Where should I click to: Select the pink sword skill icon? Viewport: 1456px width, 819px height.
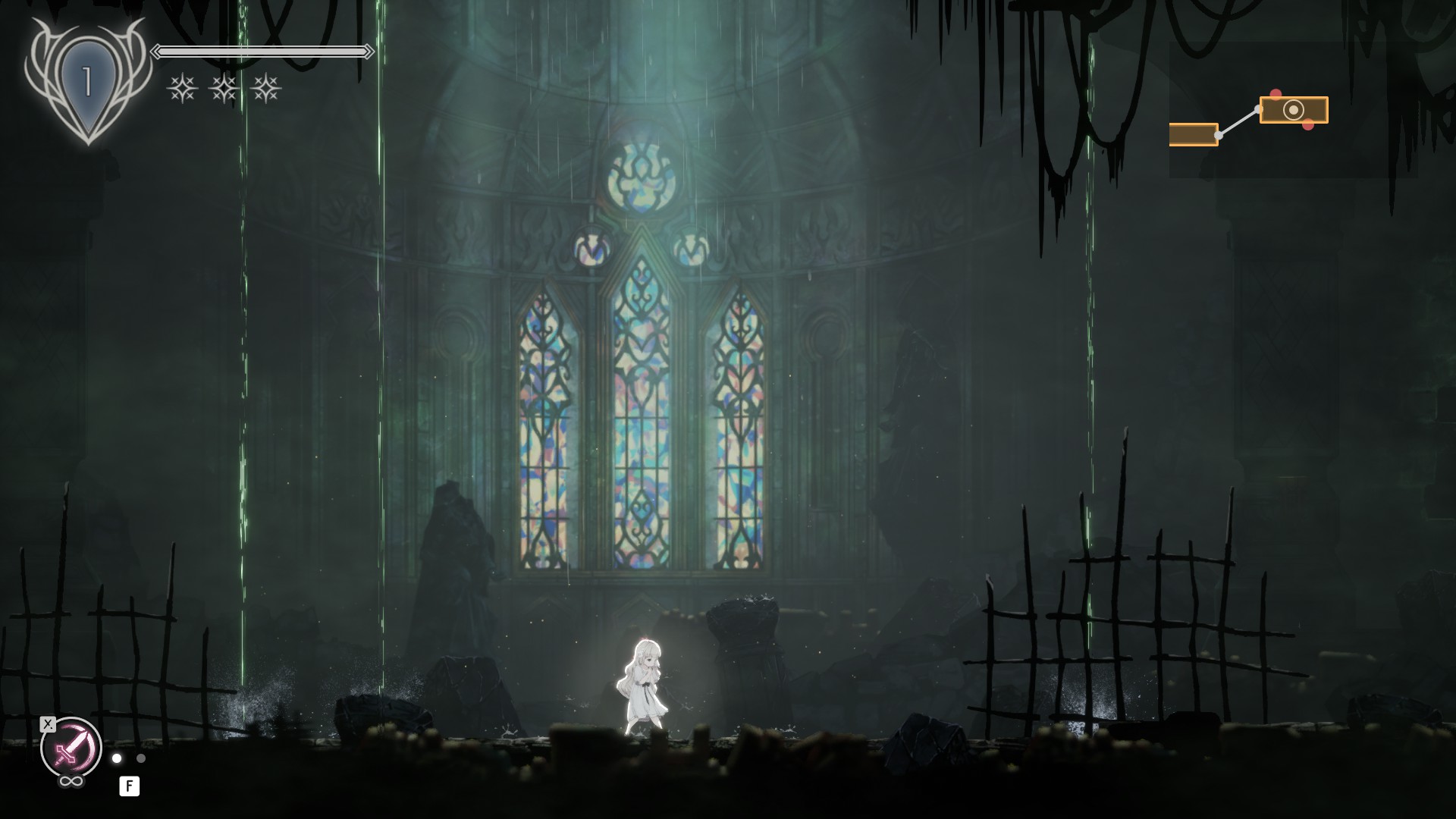pos(71,748)
